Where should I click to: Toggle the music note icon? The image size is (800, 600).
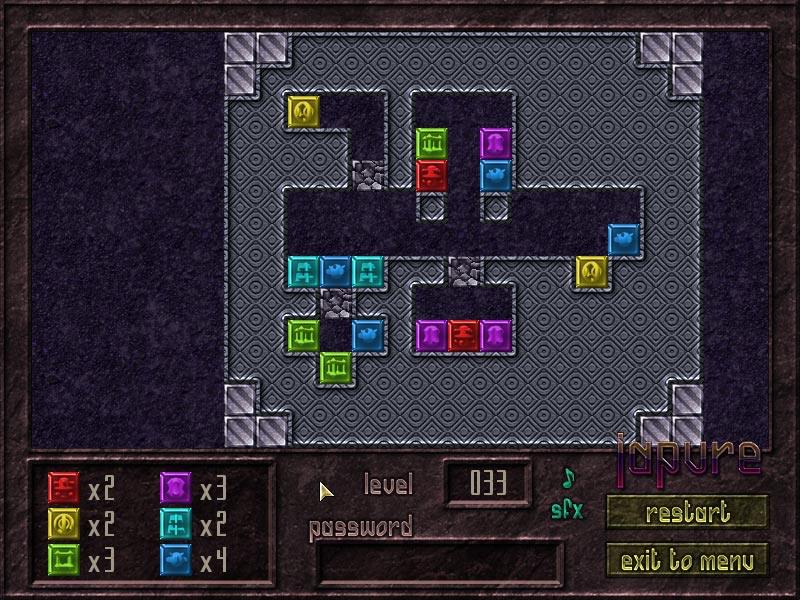(569, 479)
